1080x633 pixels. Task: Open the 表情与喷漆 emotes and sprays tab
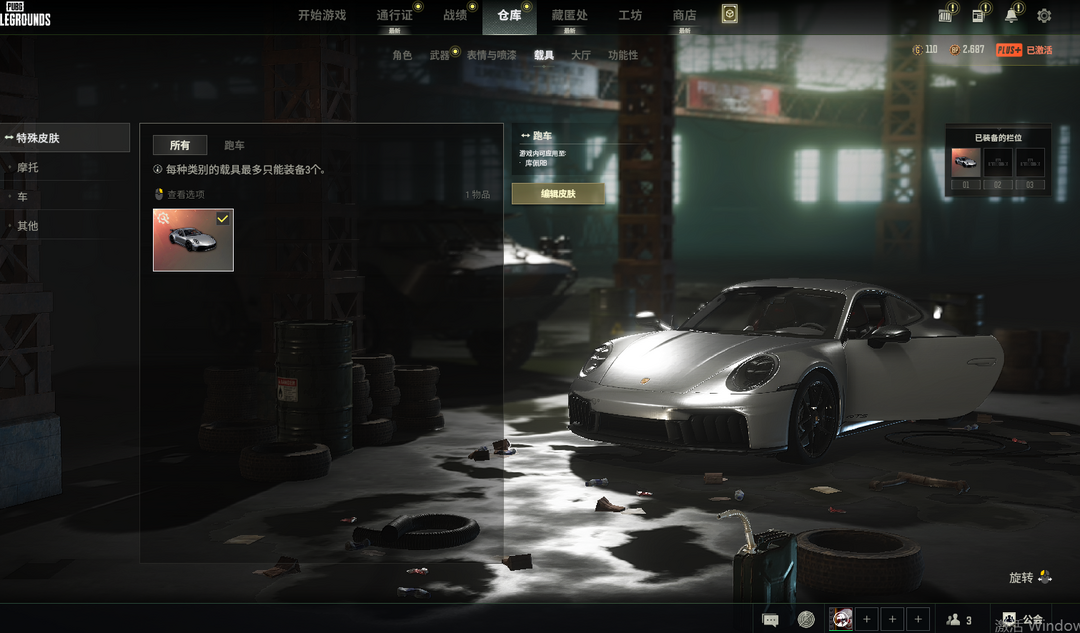tap(491, 55)
